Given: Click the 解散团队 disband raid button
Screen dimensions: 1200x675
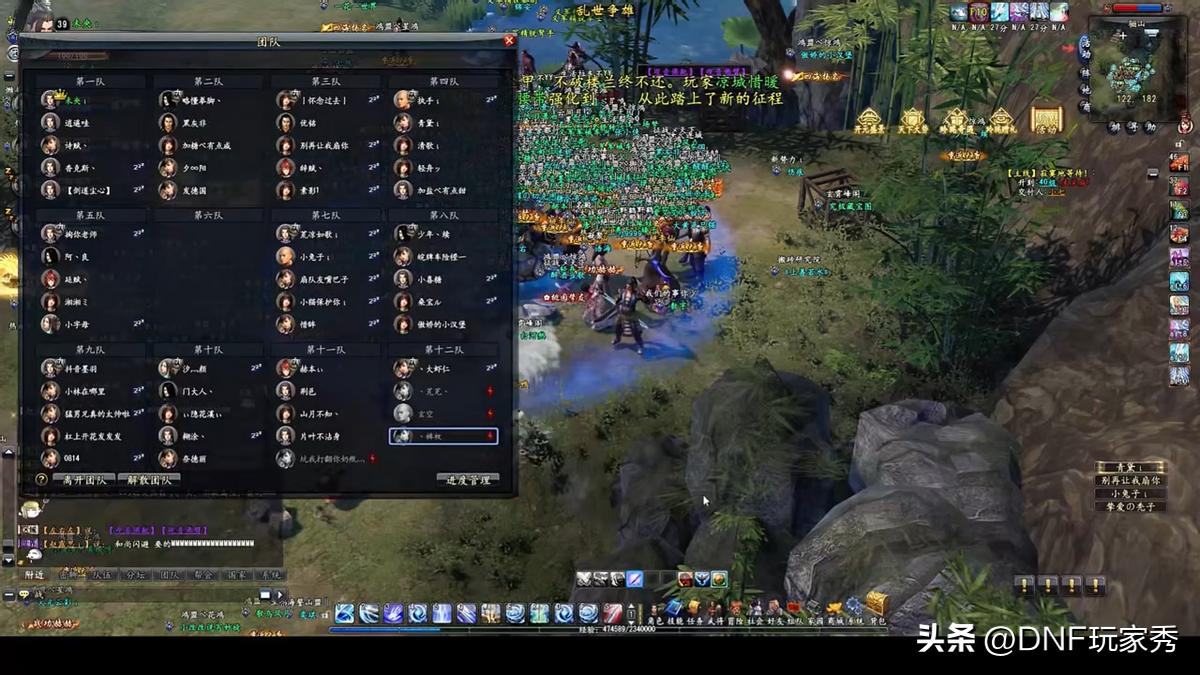Looking at the screenshot, I should coord(148,480).
